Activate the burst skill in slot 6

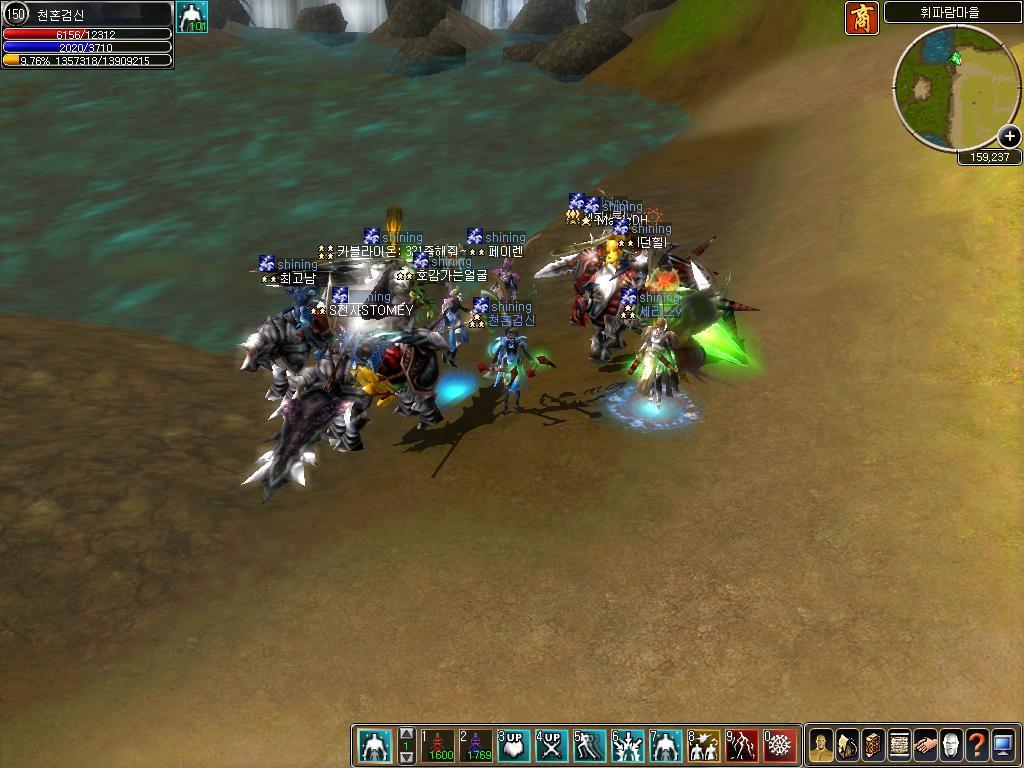(627, 745)
